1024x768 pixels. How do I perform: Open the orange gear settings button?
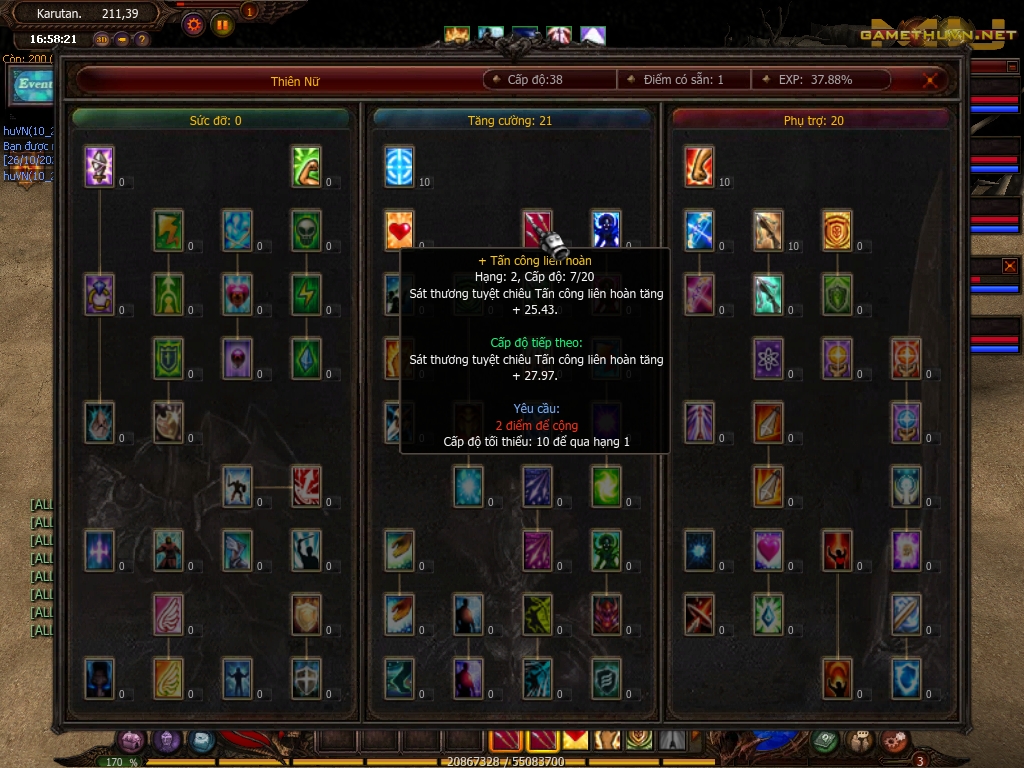pyautogui.click(x=193, y=23)
